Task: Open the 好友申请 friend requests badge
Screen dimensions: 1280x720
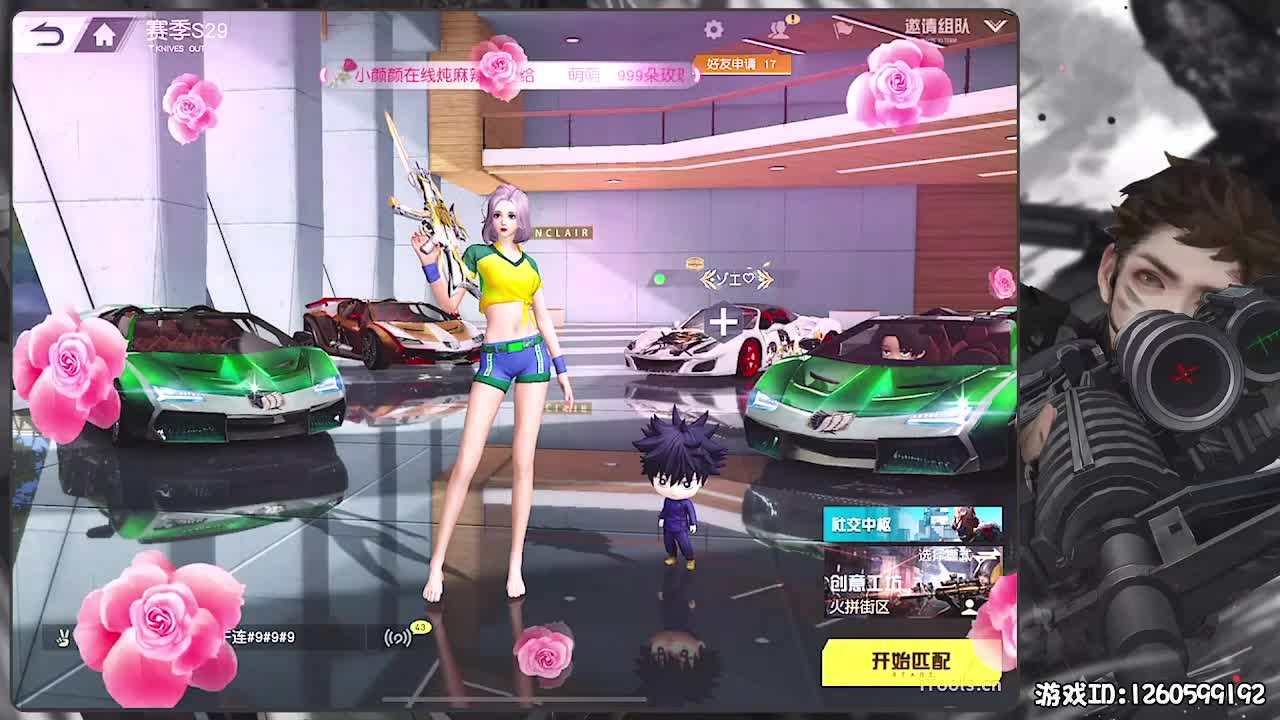Action: pos(741,62)
